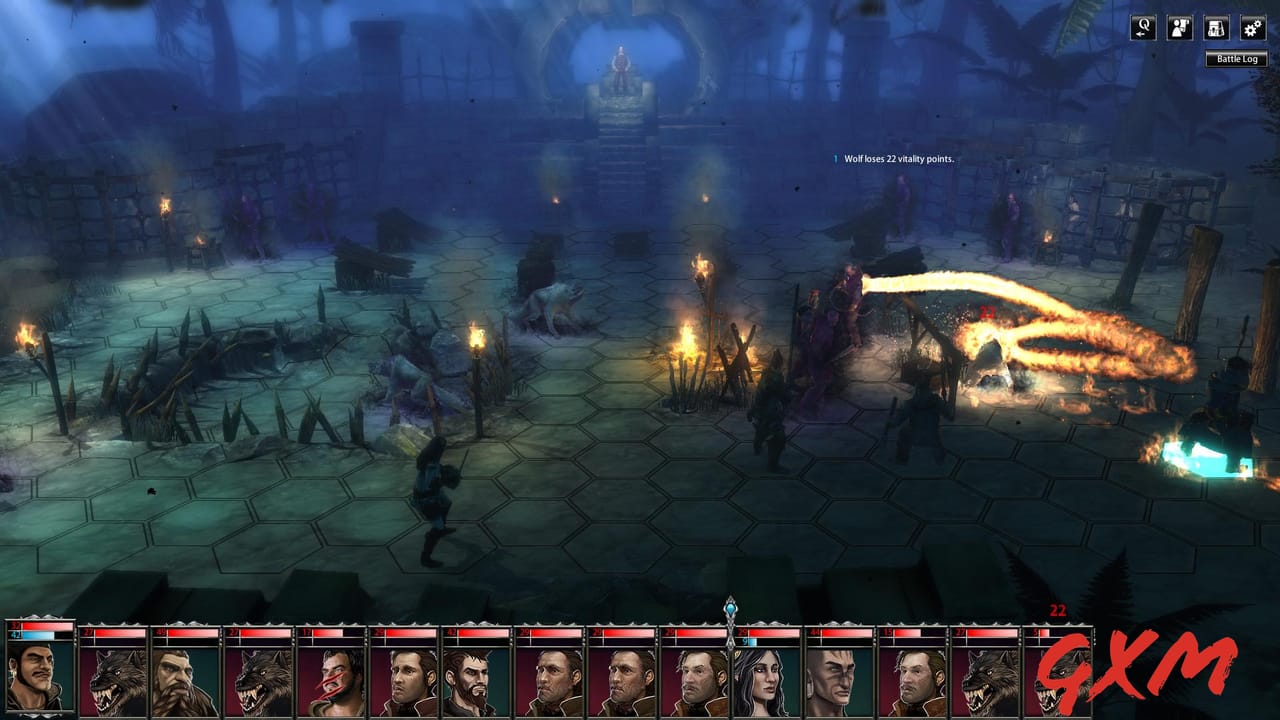The width and height of the screenshot is (1280, 720).
Task: Open the Battle Log panel
Action: (1236, 59)
